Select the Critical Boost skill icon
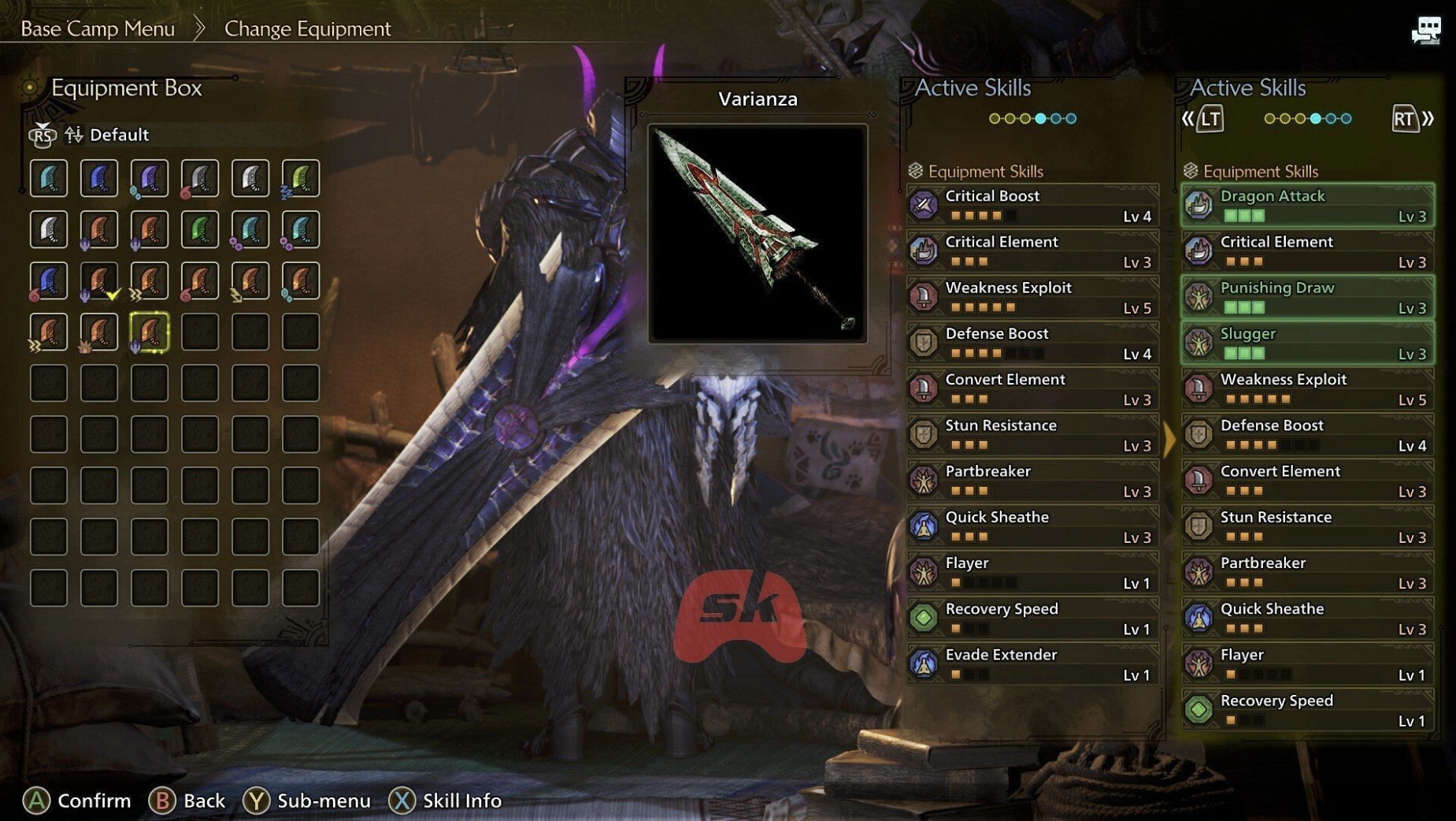This screenshot has width=1456, height=821. point(924,205)
